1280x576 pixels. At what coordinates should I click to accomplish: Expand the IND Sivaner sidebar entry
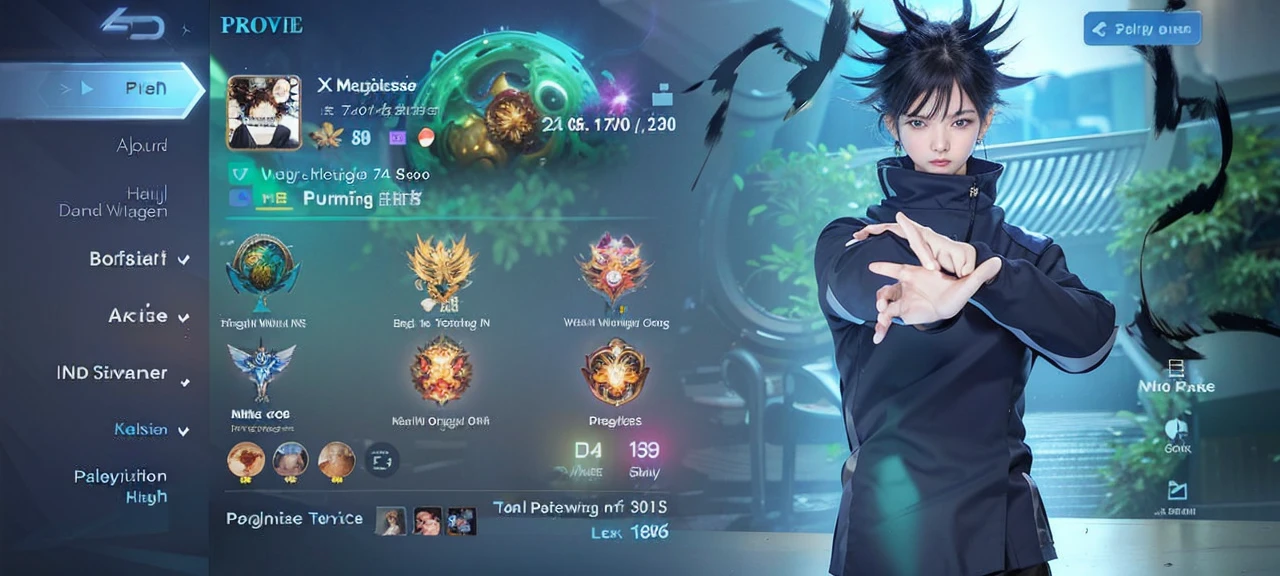pos(112,373)
